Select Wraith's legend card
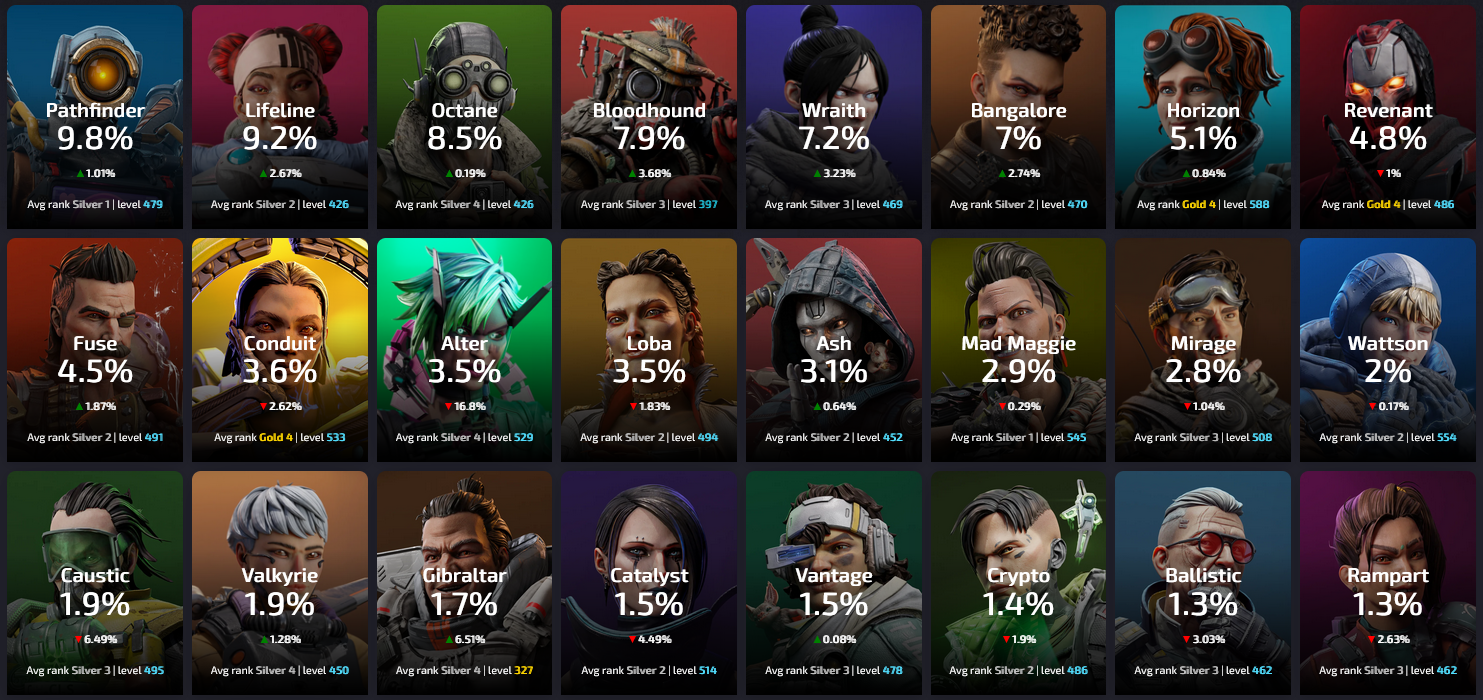The image size is (1483, 700). (833, 118)
